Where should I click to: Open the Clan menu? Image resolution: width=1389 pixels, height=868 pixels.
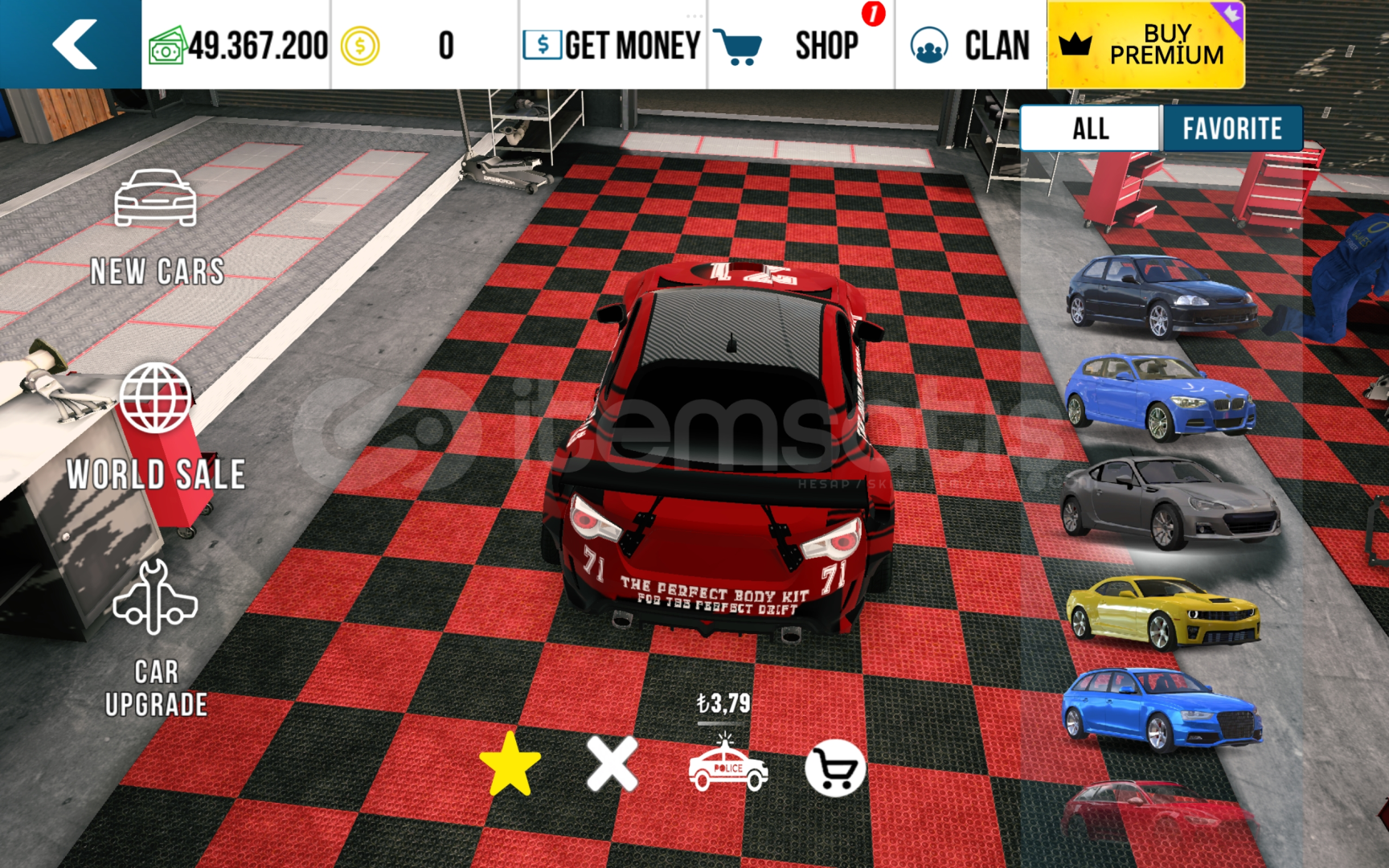pyautogui.click(x=970, y=45)
